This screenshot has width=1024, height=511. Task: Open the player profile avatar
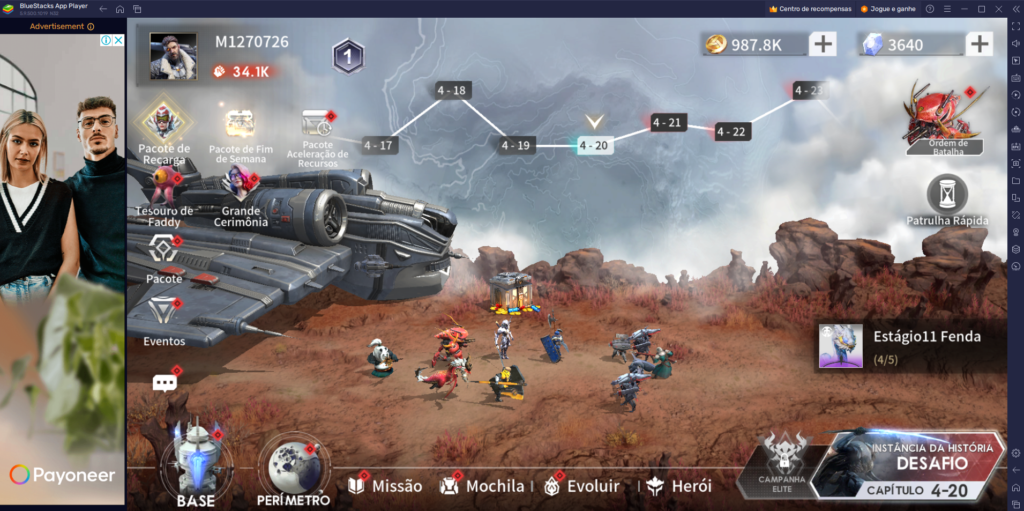pyautogui.click(x=172, y=56)
